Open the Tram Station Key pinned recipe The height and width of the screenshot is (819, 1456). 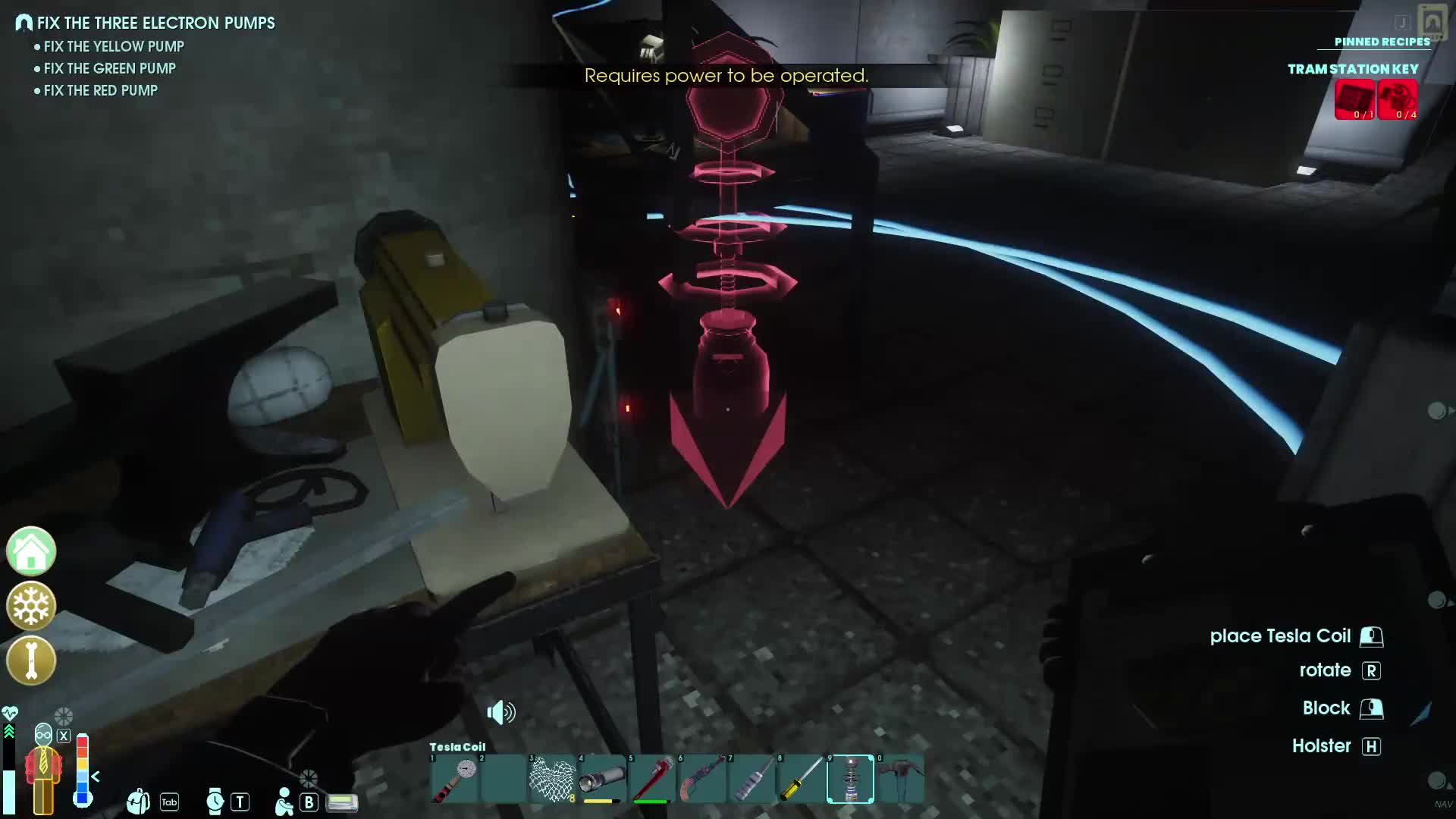pyautogui.click(x=1352, y=69)
